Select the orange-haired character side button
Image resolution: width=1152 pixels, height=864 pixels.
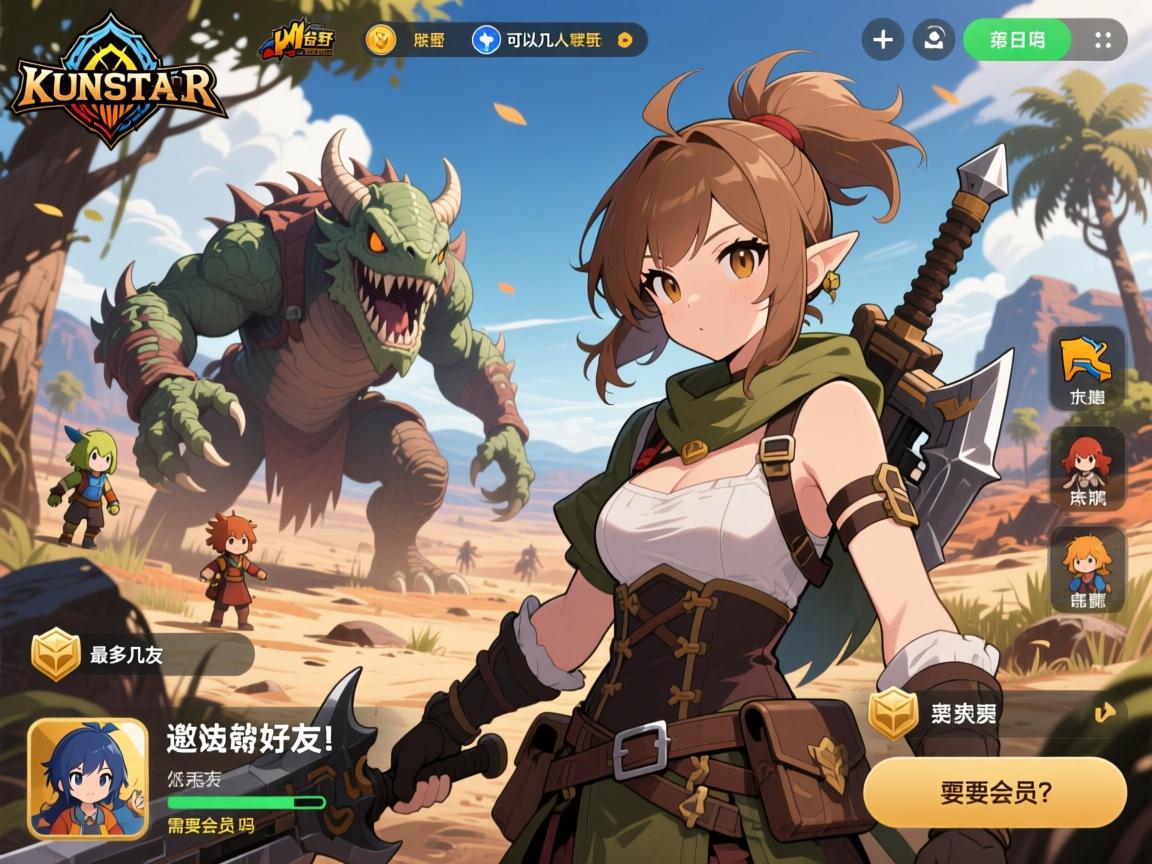pos(1087,568)
